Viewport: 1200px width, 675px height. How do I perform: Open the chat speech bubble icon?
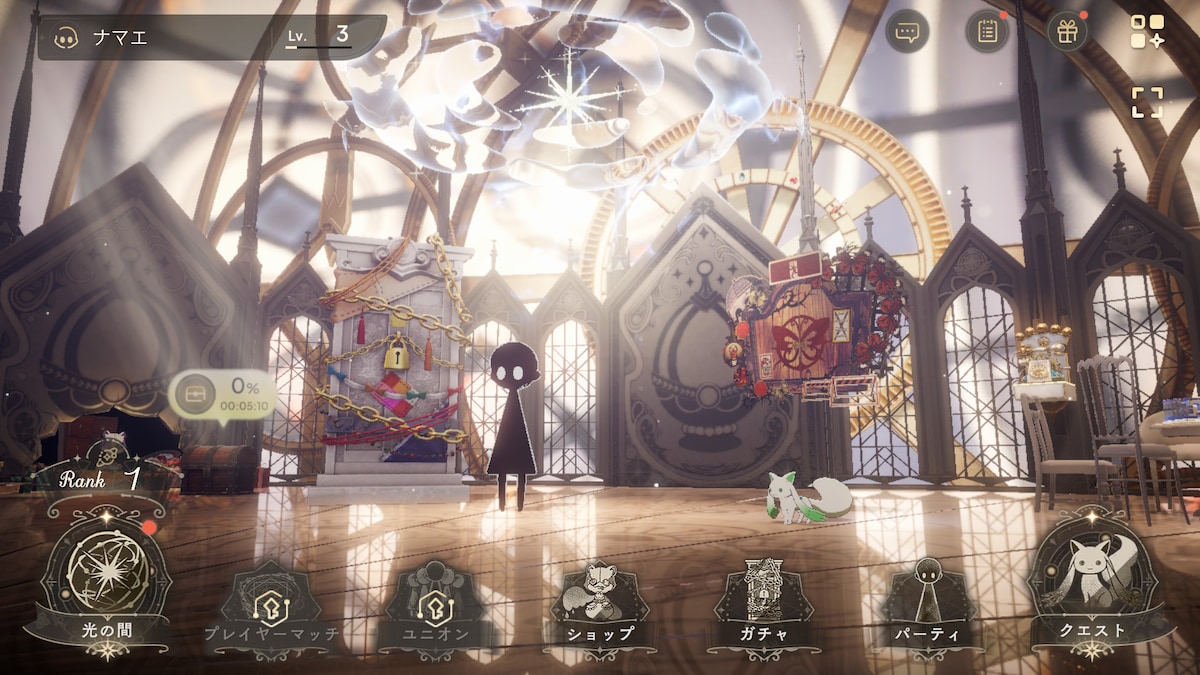907,31
